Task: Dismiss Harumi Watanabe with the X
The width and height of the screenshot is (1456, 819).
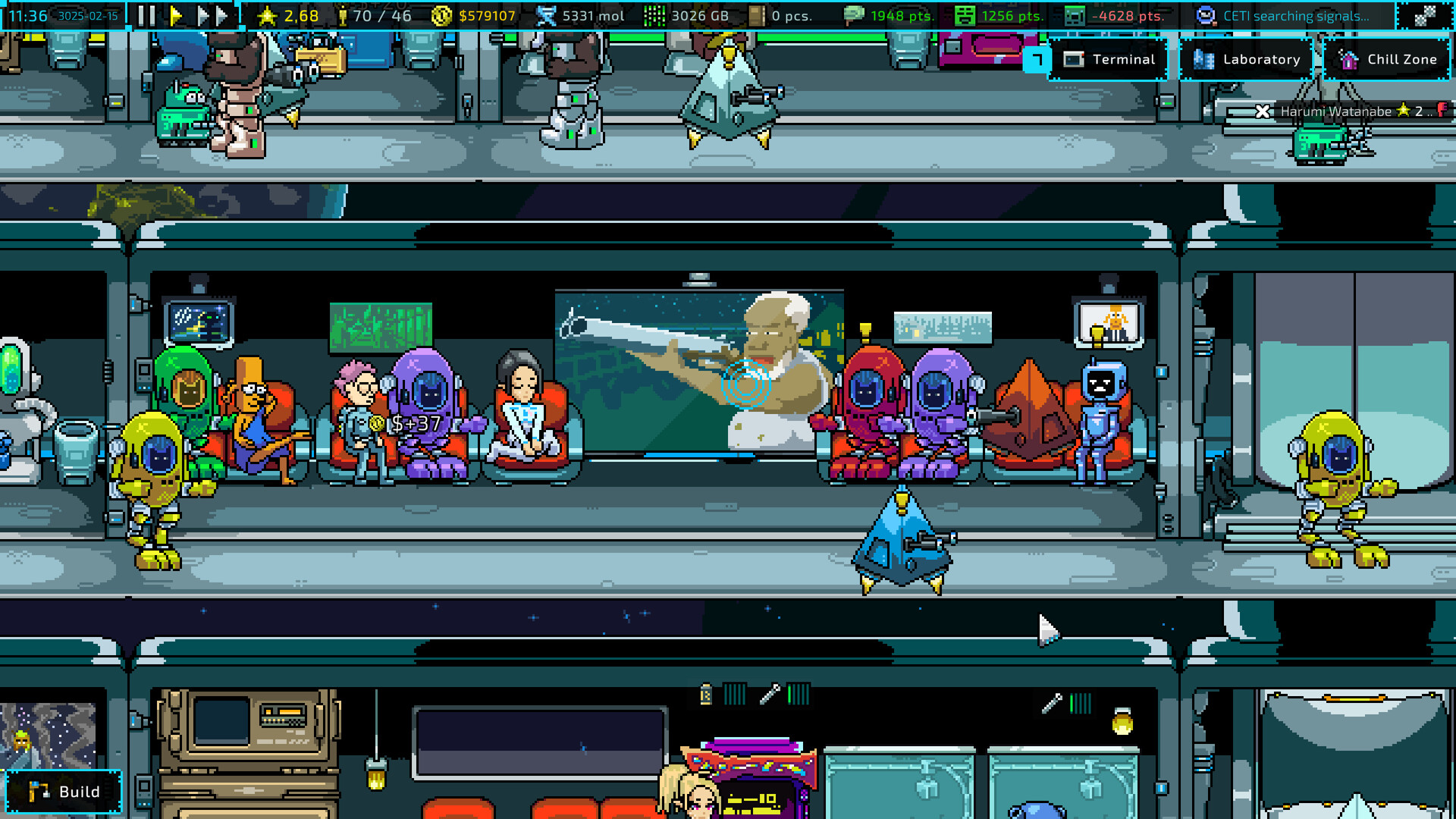Action: tap(1262, 111)
